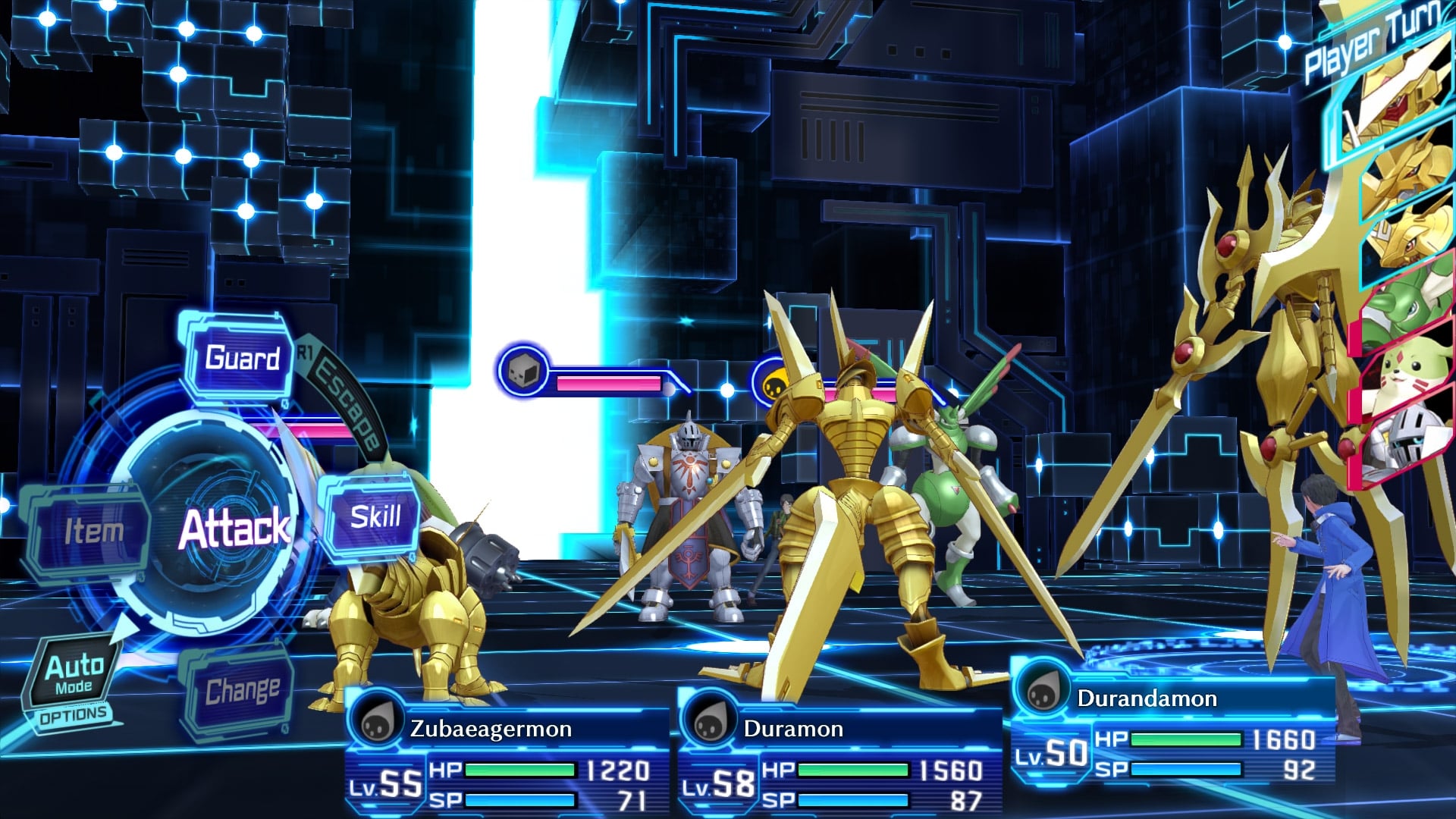Select the Escape option
Image resolution: width=1456 pixels, height=819 pixels.
click(347, 403)
